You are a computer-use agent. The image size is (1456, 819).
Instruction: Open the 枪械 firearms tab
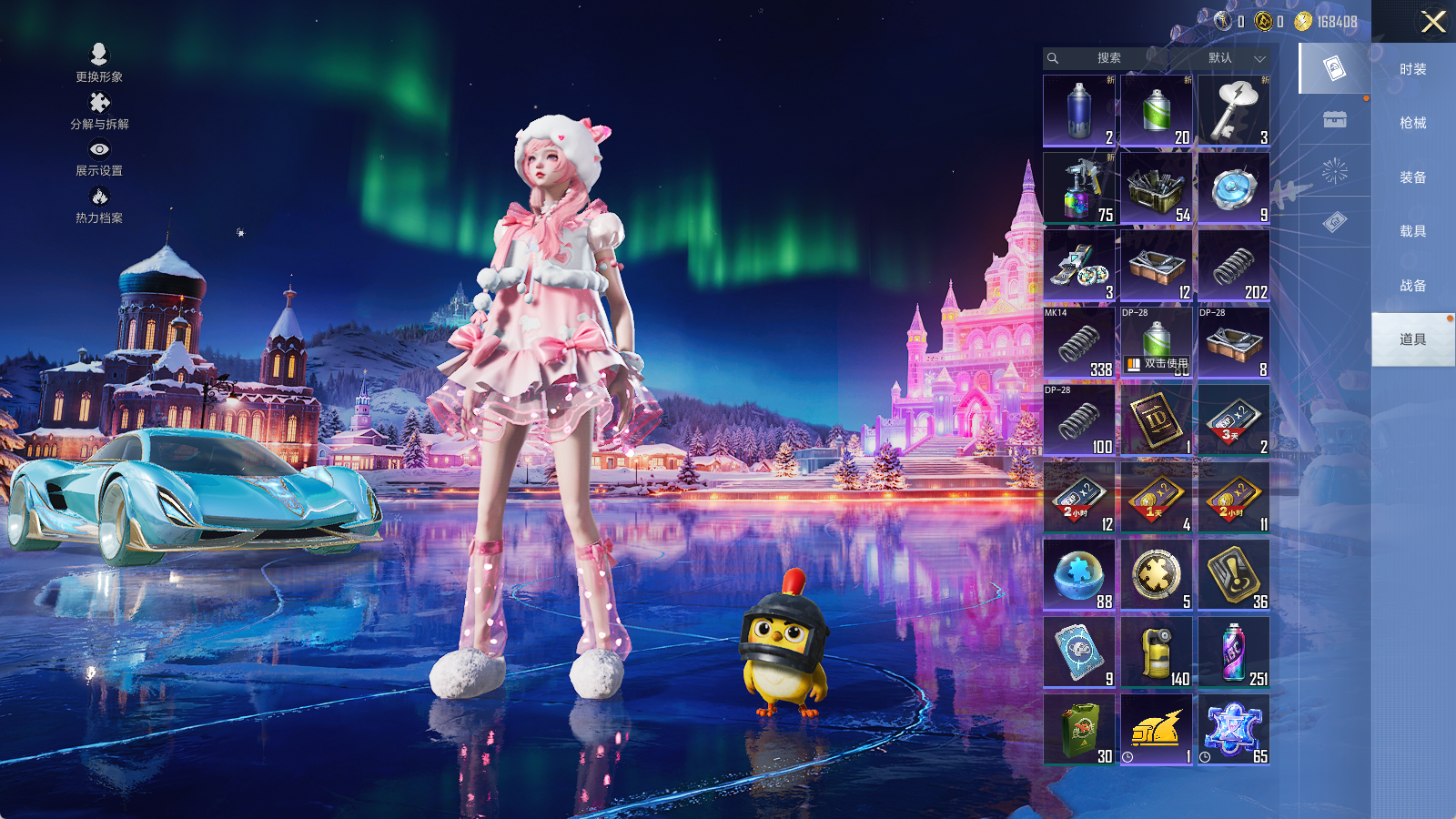click(x=1412, y=123)
